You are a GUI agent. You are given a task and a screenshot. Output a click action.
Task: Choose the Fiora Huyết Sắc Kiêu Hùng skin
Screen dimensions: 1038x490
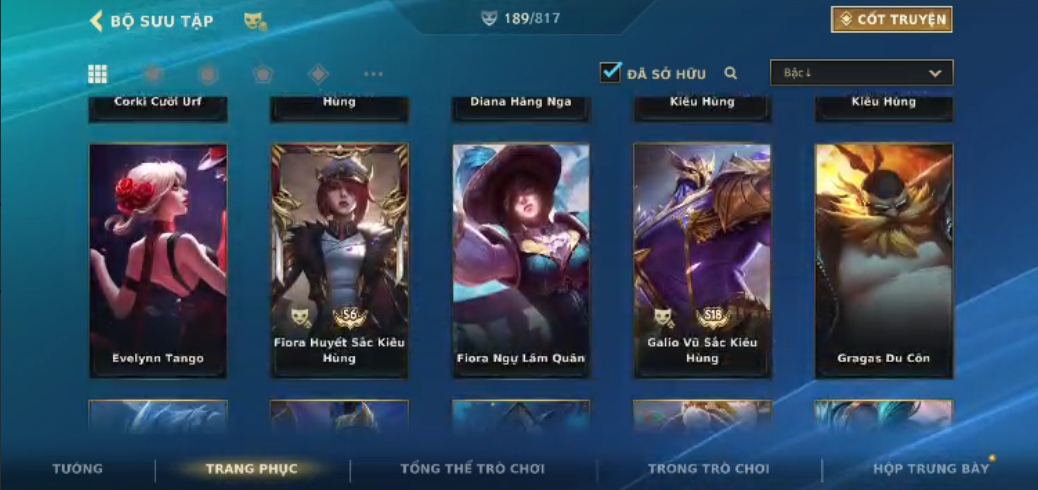coord(339,260)
